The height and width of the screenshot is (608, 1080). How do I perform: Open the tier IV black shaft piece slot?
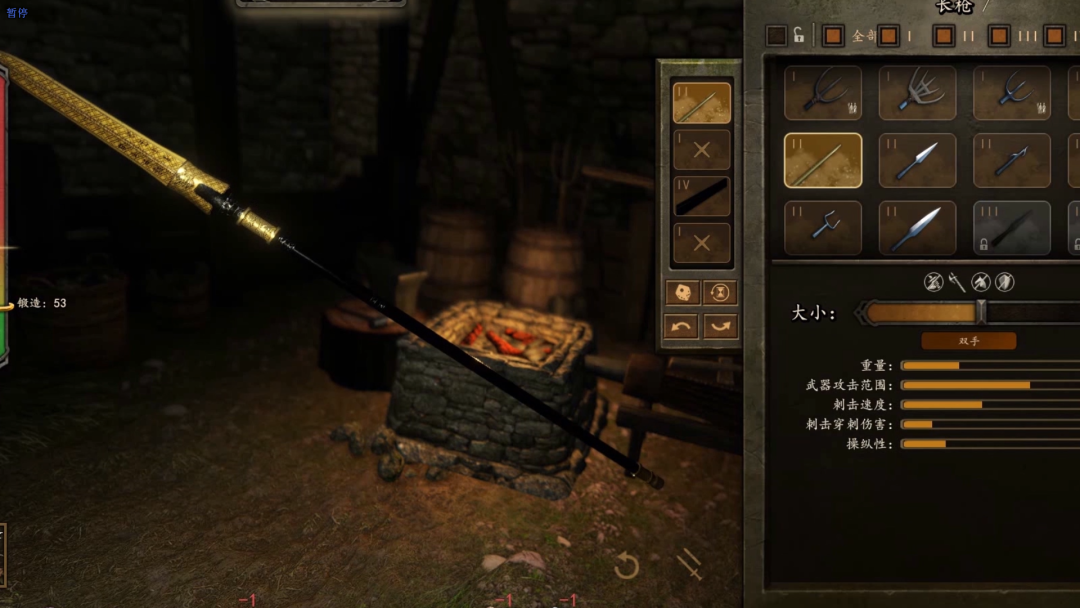coord(701,196)
